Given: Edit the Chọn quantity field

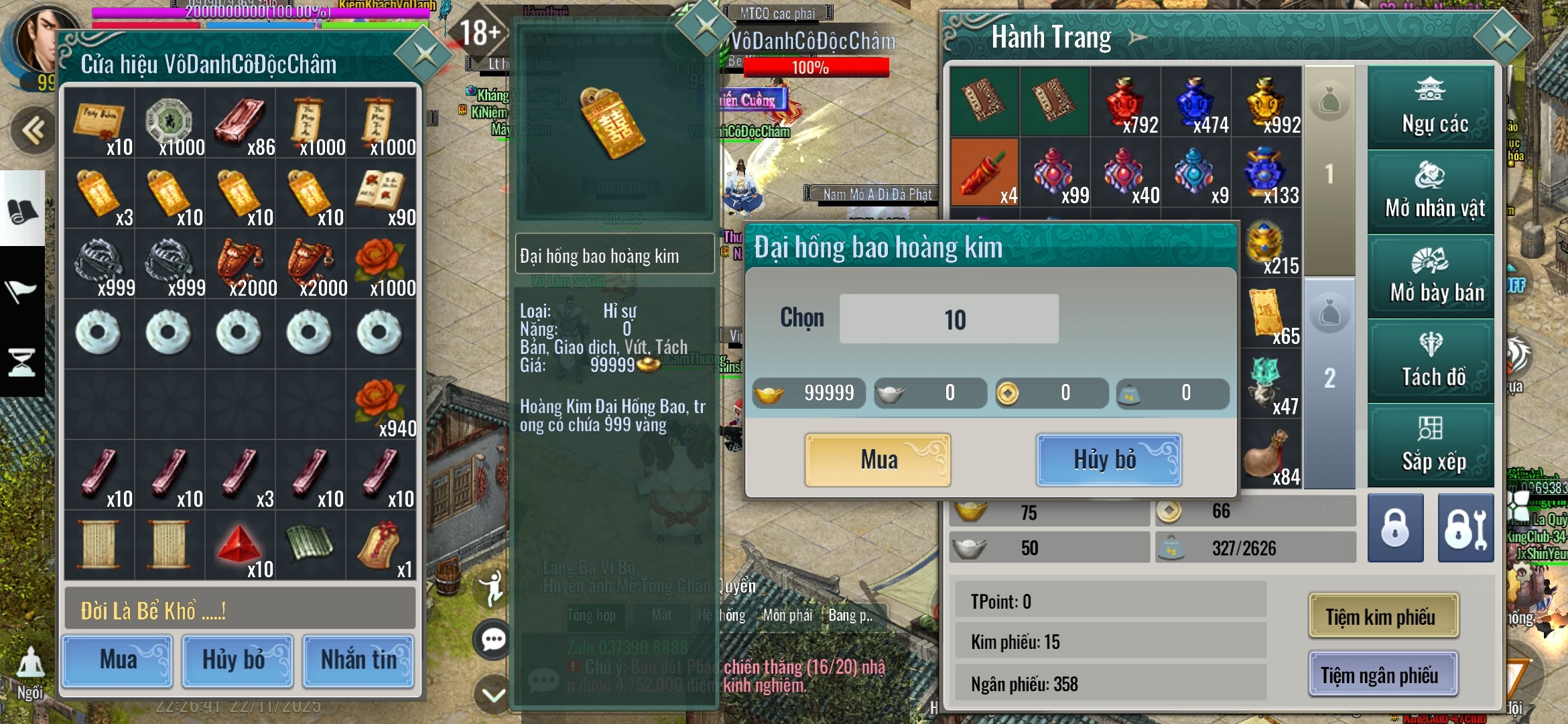Looking at the screenshot, I should 949,319.
